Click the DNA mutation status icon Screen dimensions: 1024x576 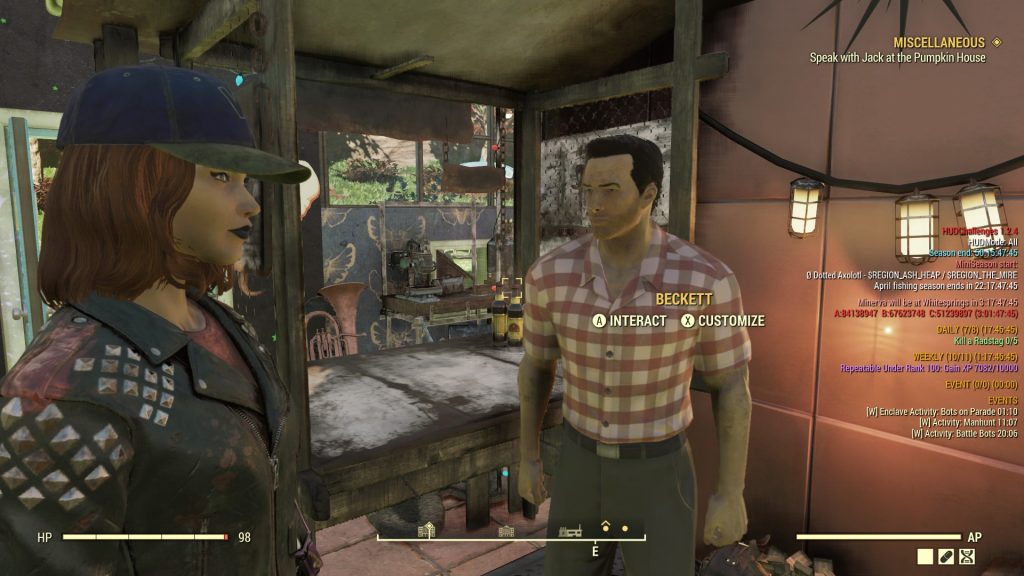point(968,556)
